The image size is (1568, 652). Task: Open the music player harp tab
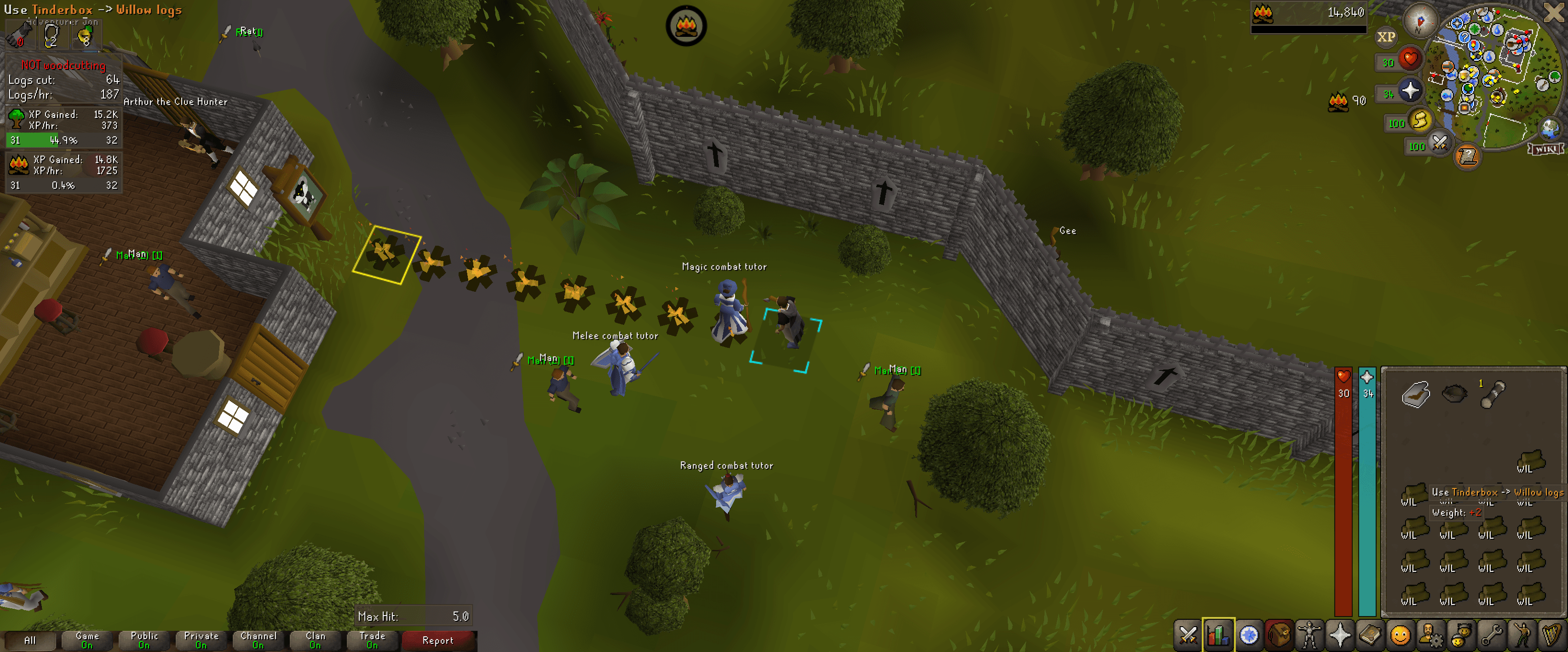[x=1551, y=636]
